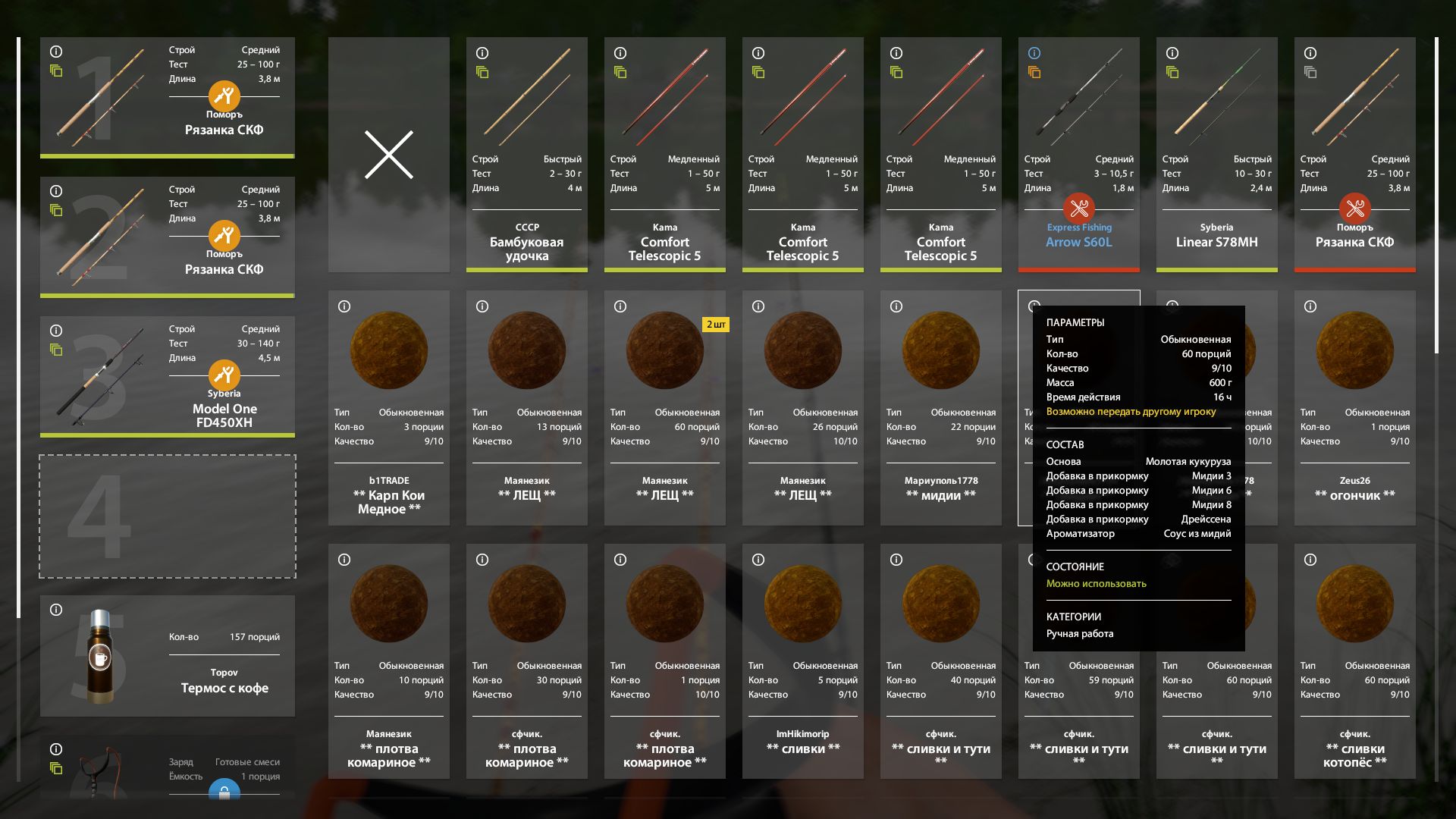The image size is (1456, 819).
Task: Close the selection with the X tile
Action: [x=388, y=155]
